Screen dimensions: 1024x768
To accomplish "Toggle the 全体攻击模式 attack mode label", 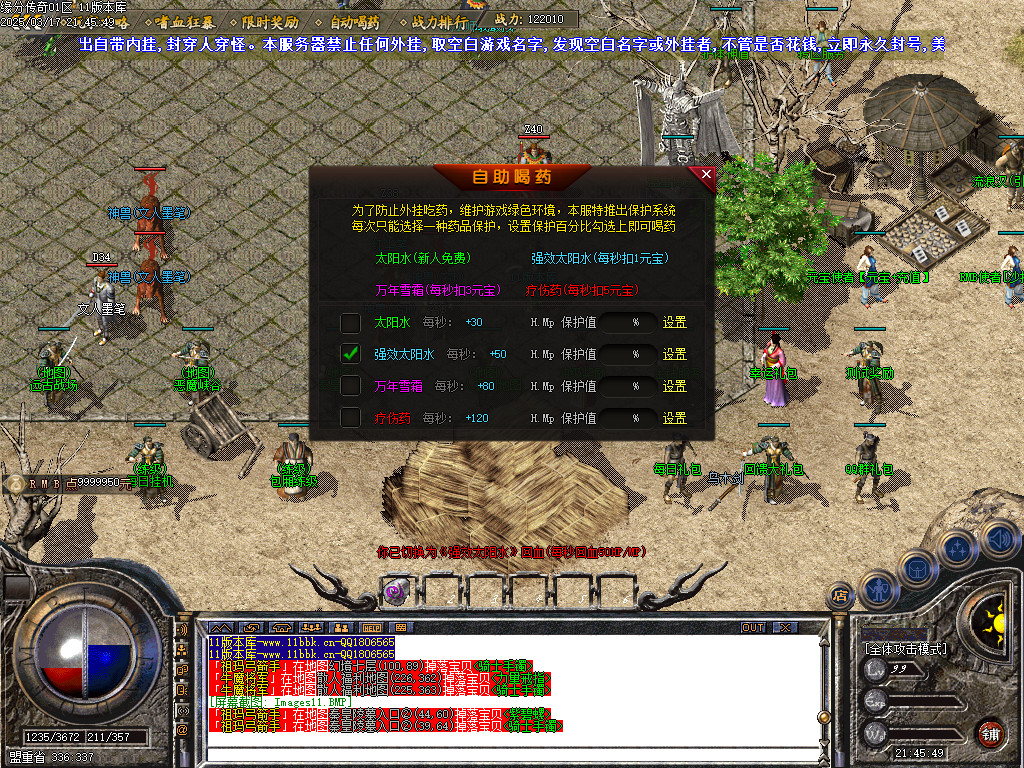I will pyautogui.click(x=905, y=649).
